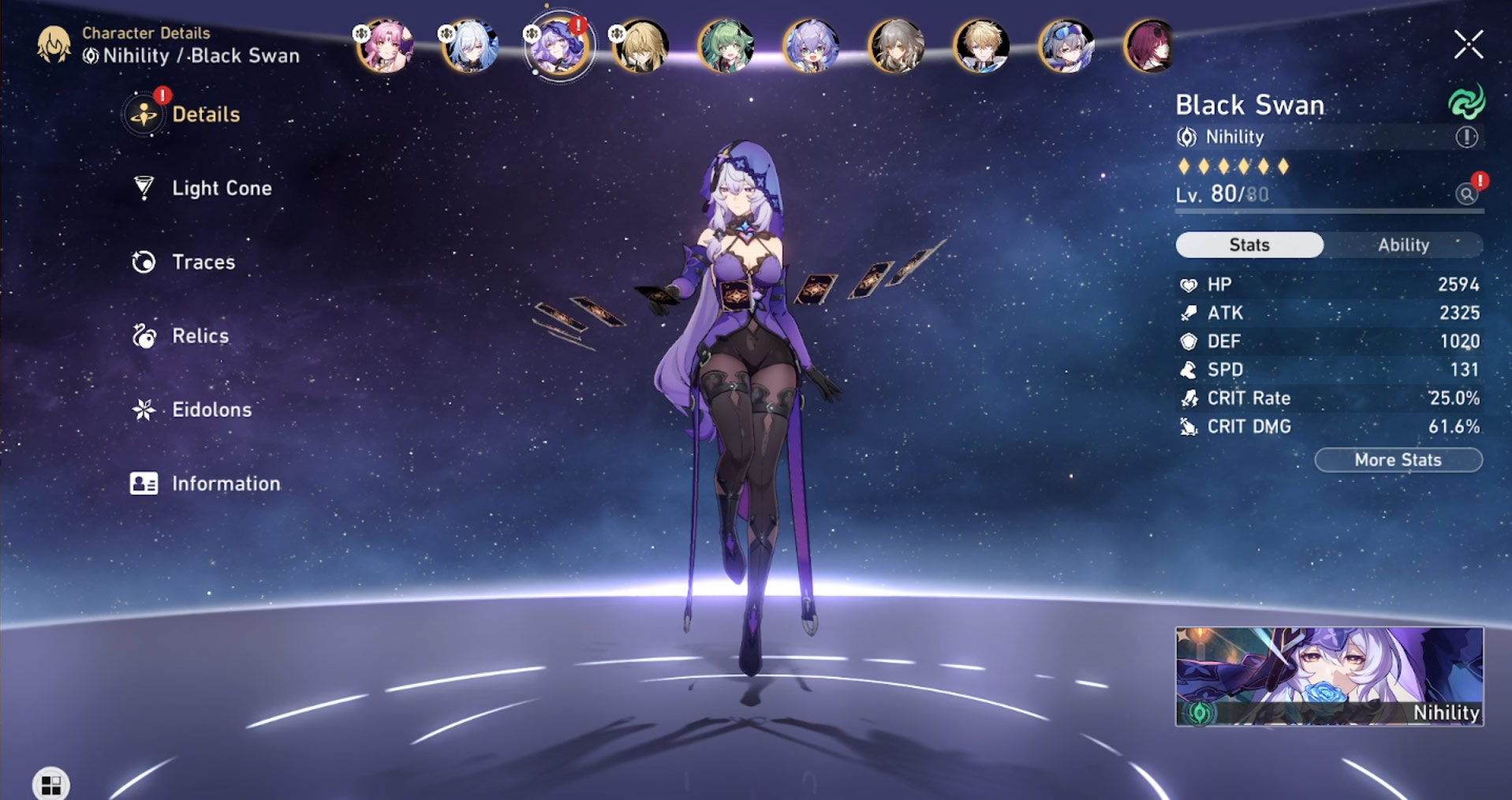This screenshot has width=1512, height=800.
Task: Choose the green-haired character portrait
Action: pos(726,46)
